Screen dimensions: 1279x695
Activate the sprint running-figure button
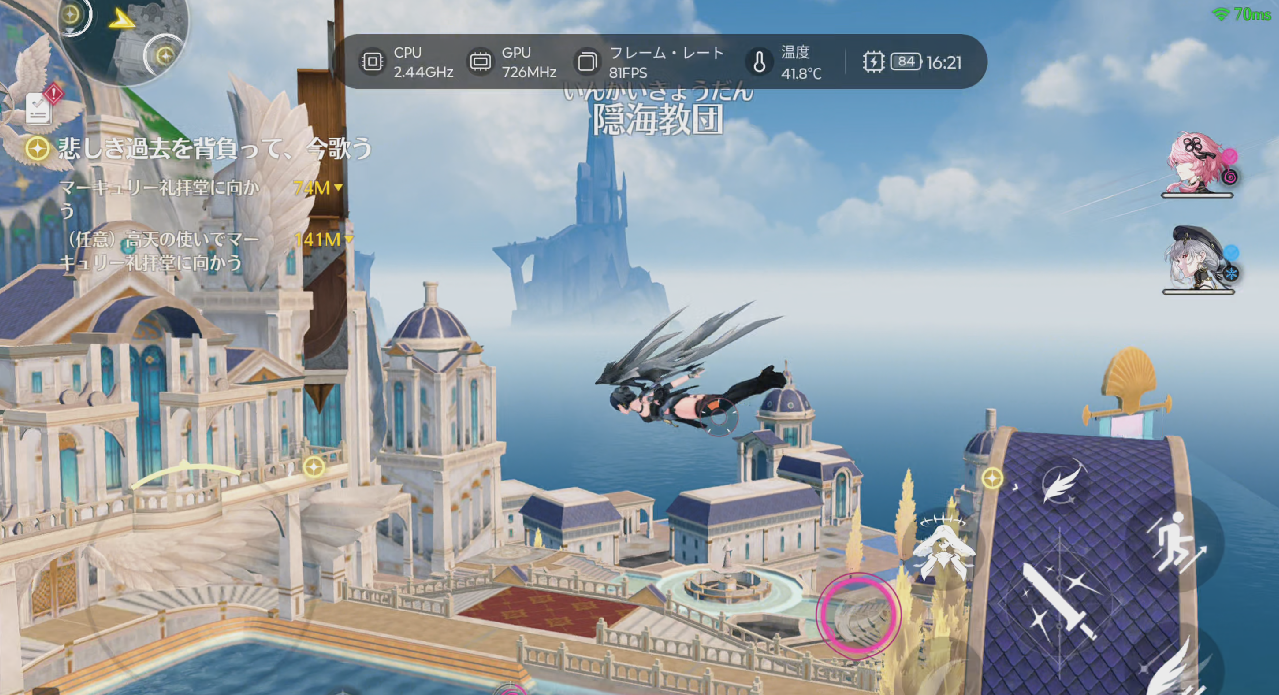(x=1175, y=541)
